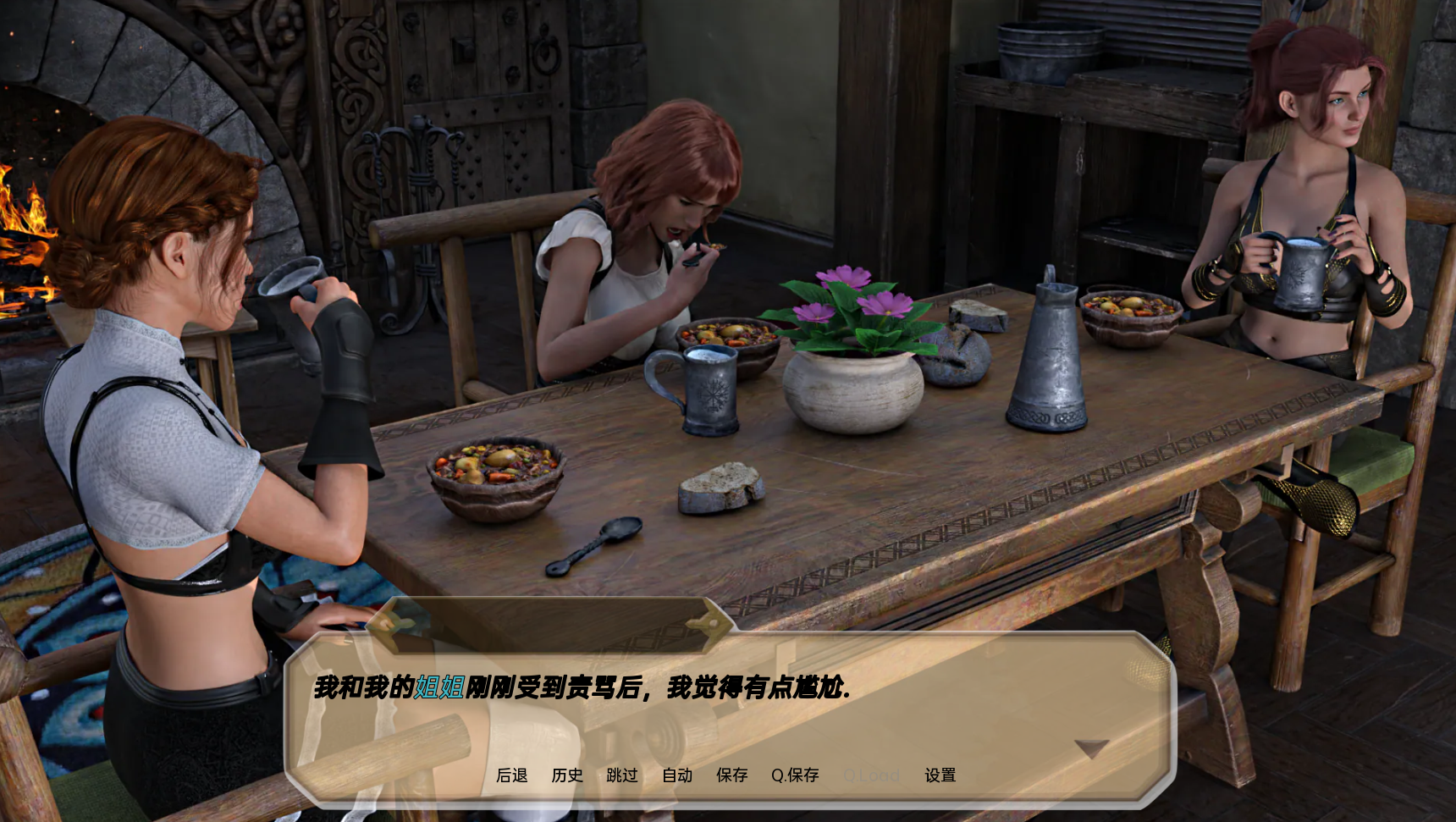Open the save screen with 保存
This screenshot has height=822, width=1456.
pyautogui.click(x=732, y=775)
